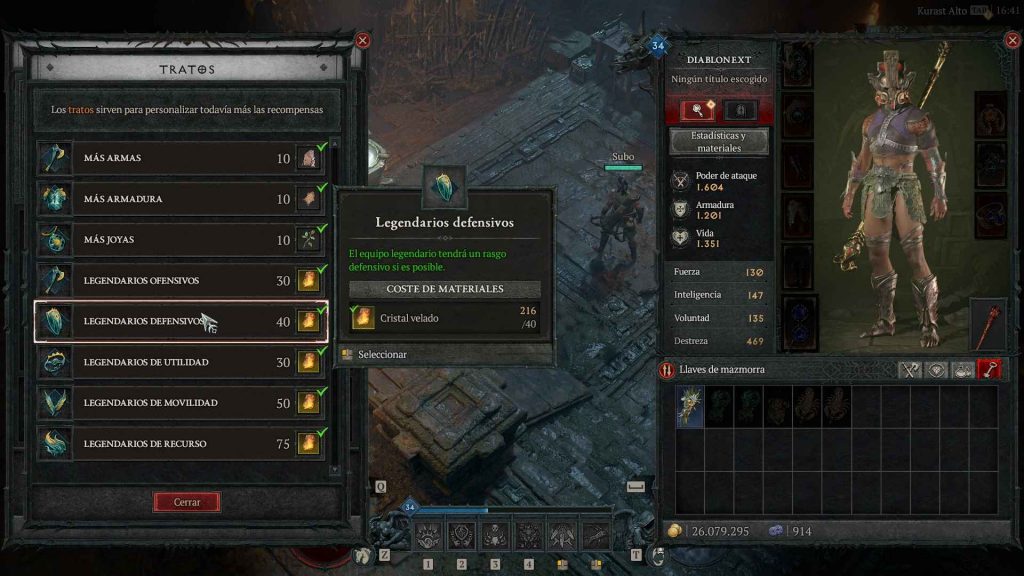The image size is (1024, 576).
Task: Close the character inventory panel
Action: [1009, 41]
